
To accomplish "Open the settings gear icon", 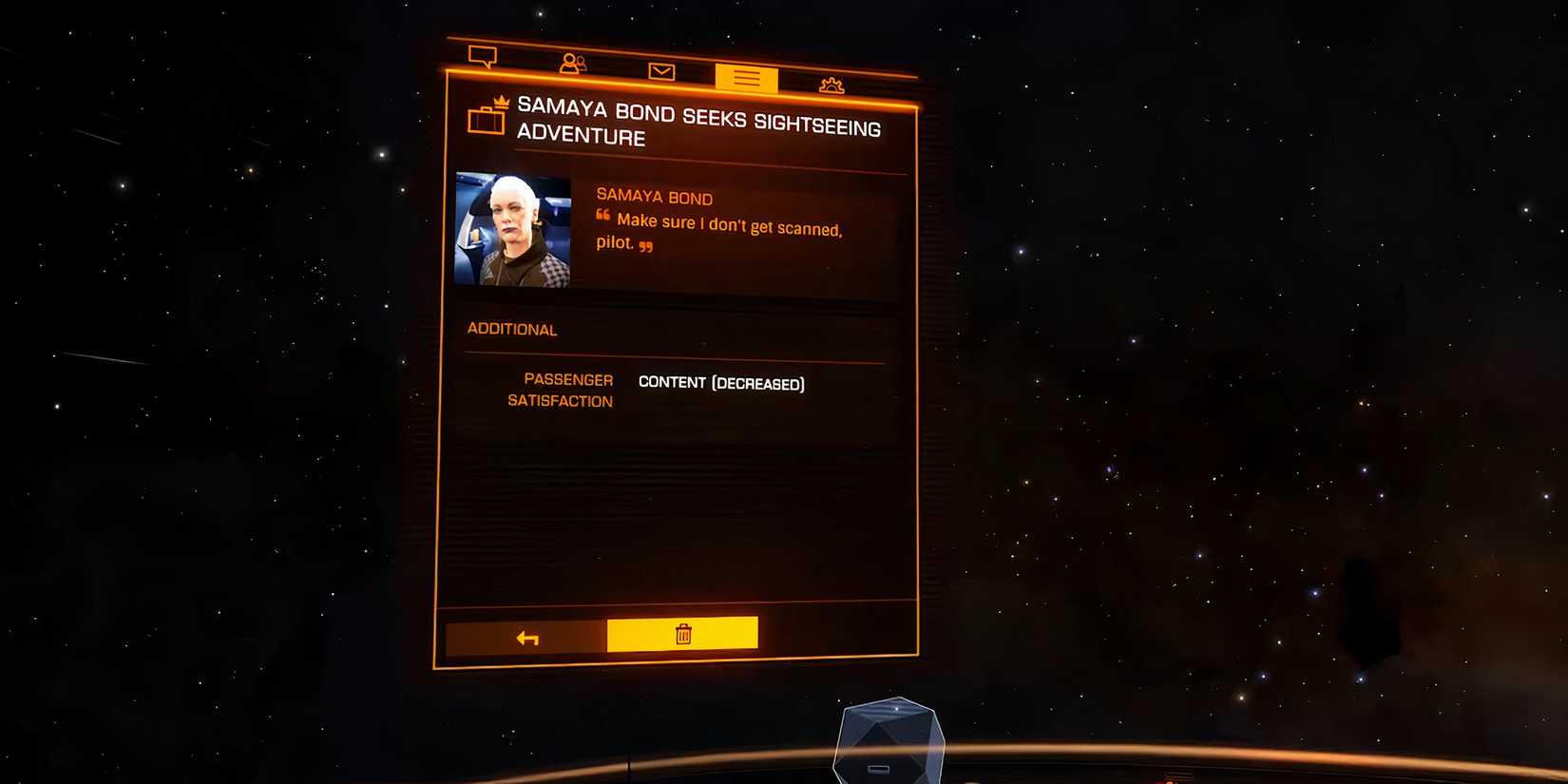I will 831,85.
